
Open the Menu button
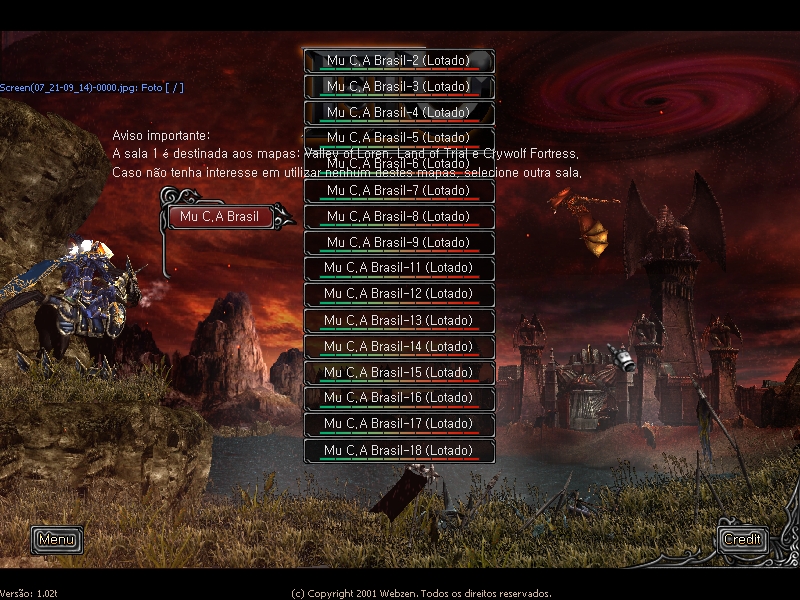57,540
